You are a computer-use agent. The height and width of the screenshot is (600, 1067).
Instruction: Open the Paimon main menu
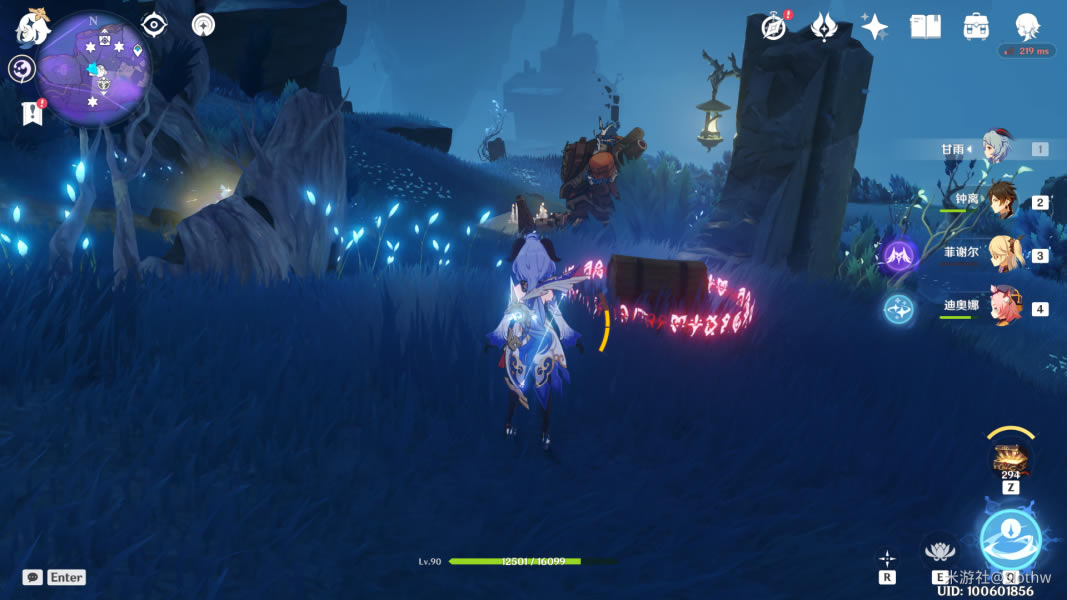[32, 28]
